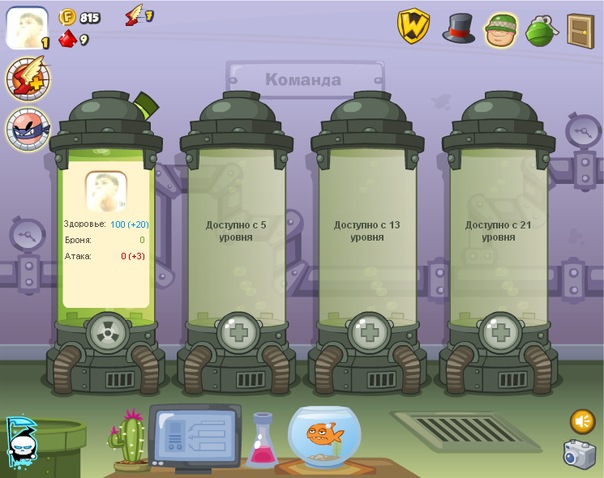Select the capsule locked until level 21
Viewport: 604px width, 478px height.
[496, 231]
